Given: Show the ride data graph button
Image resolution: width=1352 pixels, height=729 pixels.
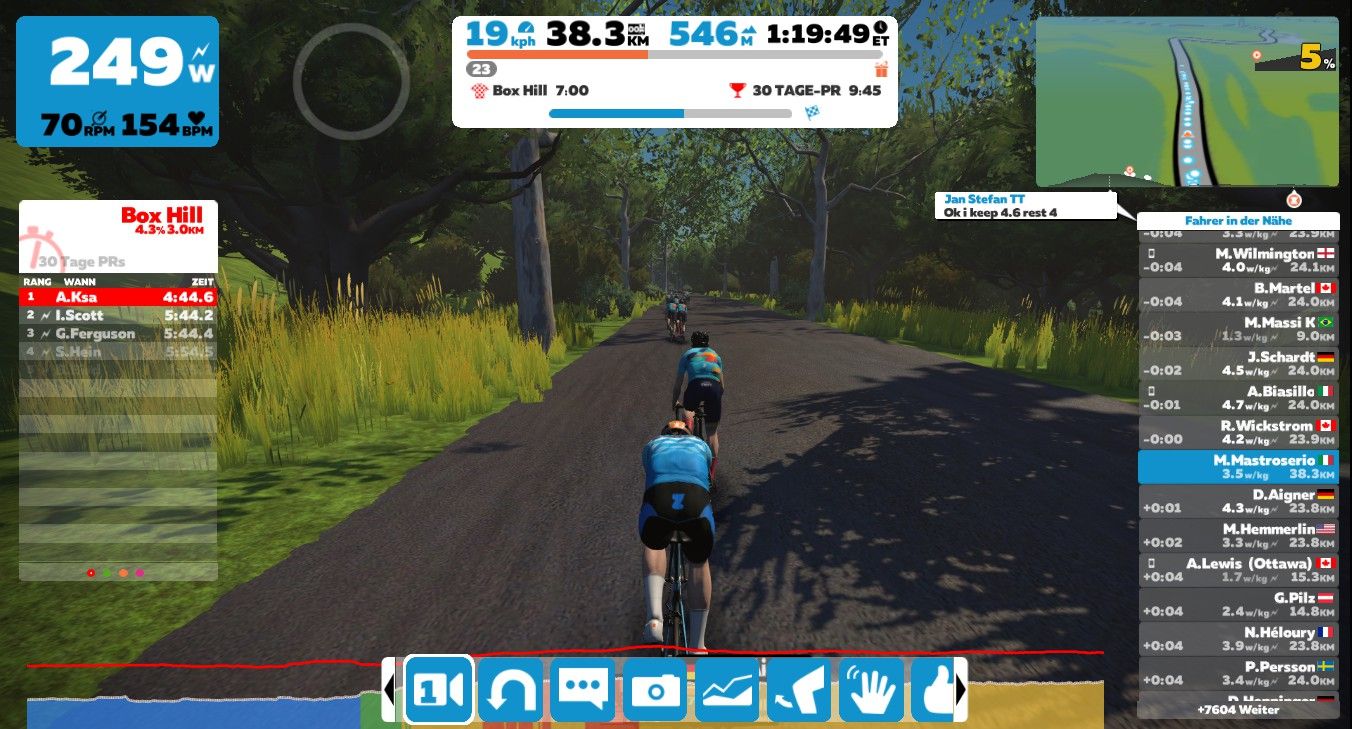Looking at the screenshot, I should pyautogui.click(x=727, y=689).
